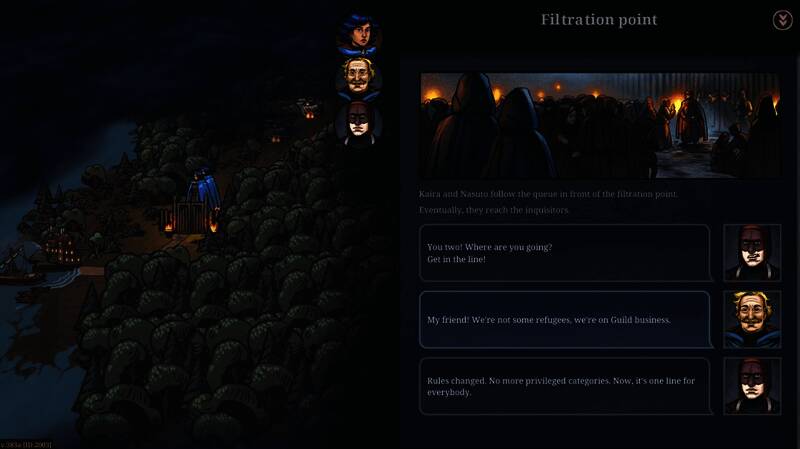Viewport: 800px width, 449px height.
Task: Click the "Get in the line!" dialogue box
Action: (564, 253)
